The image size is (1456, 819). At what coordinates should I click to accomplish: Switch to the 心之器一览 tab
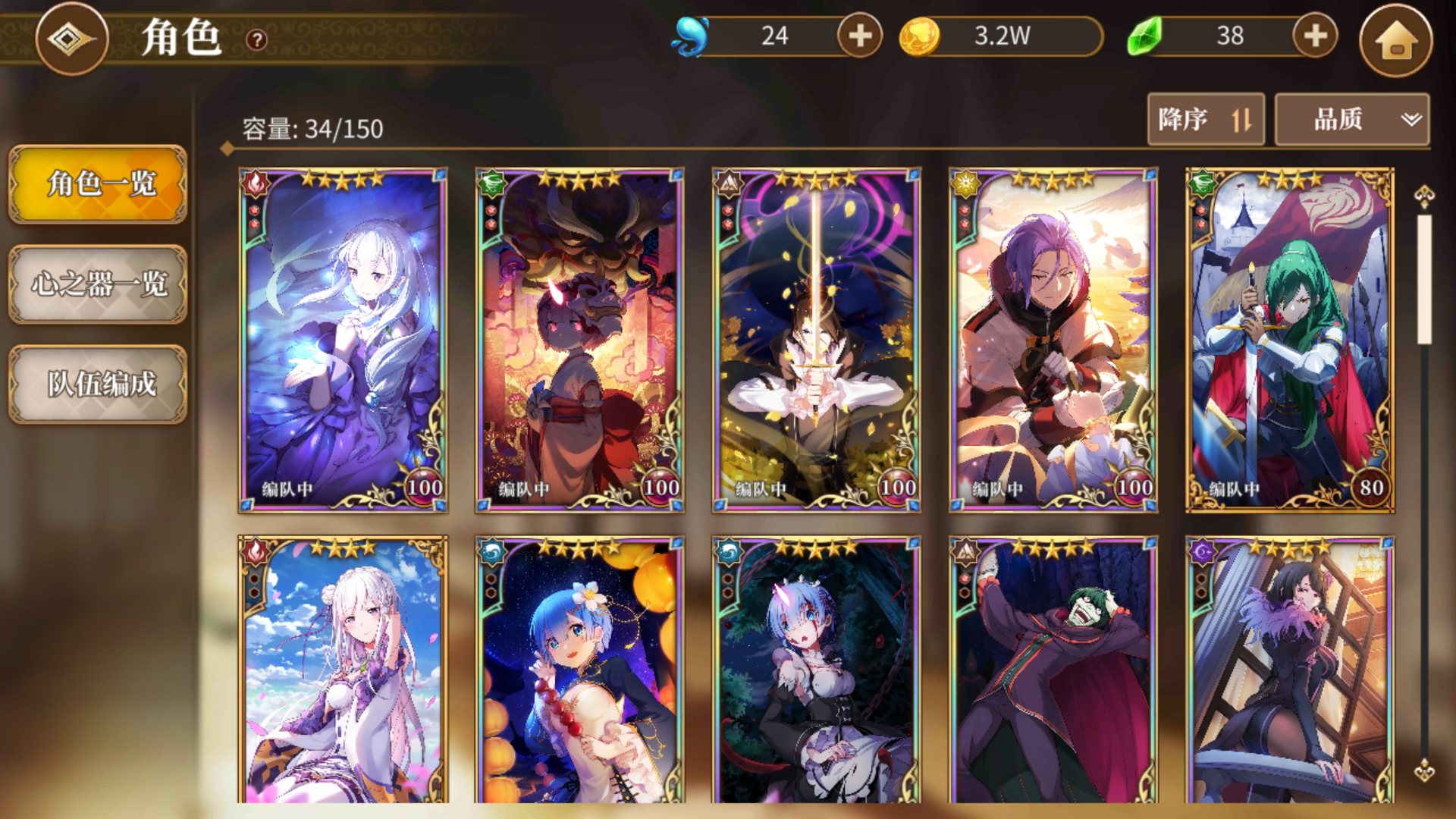97,286
